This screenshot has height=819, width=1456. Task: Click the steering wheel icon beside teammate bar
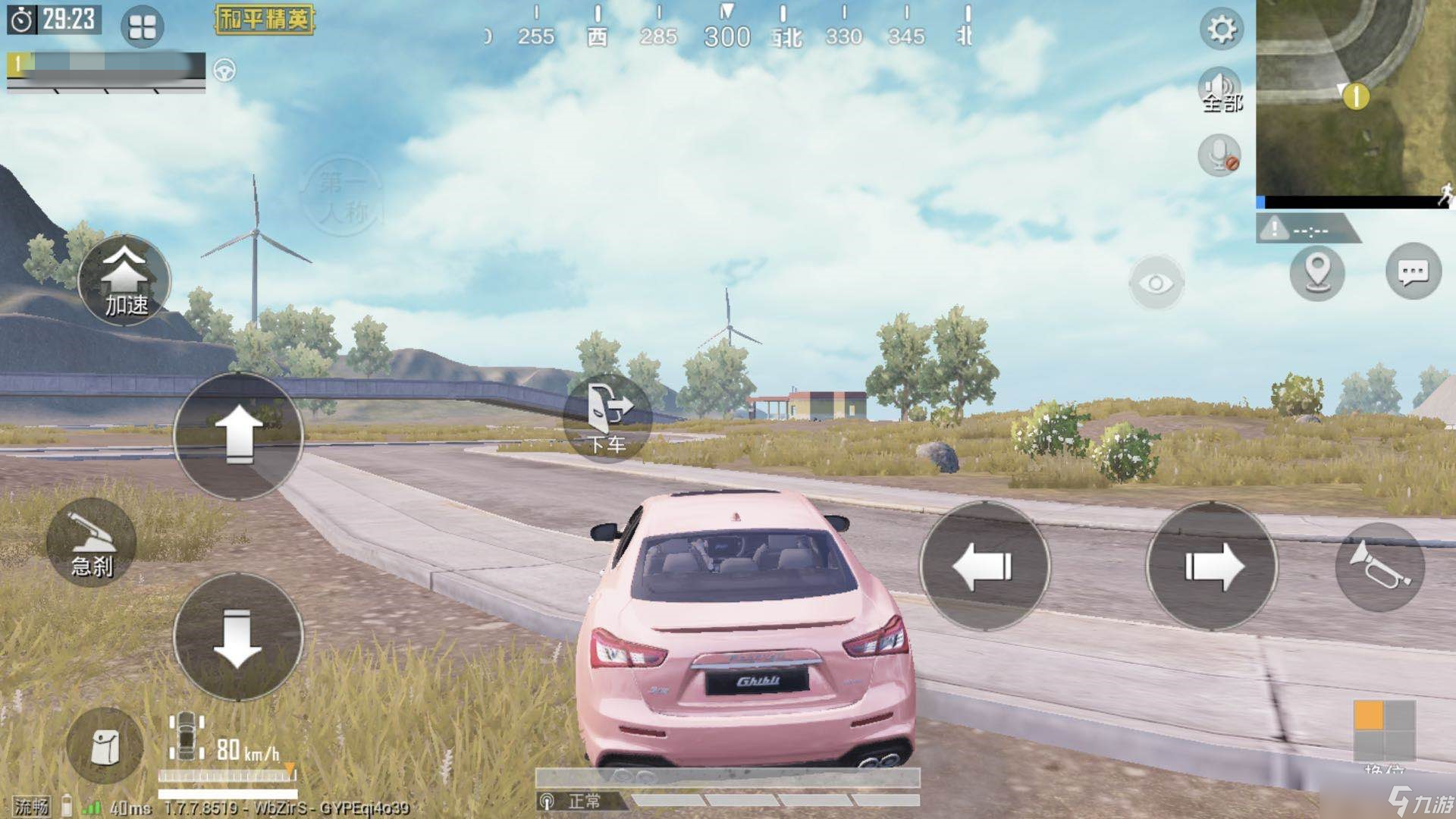pyautogui.click(x=224, y=71)
